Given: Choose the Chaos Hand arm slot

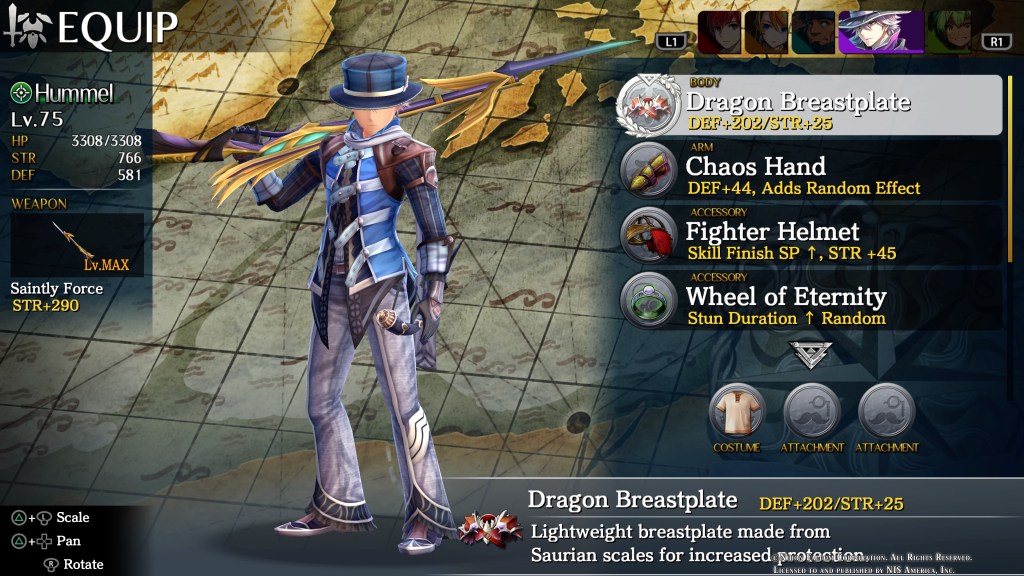Looking at the screenshot, I should (x=810, y=171).
